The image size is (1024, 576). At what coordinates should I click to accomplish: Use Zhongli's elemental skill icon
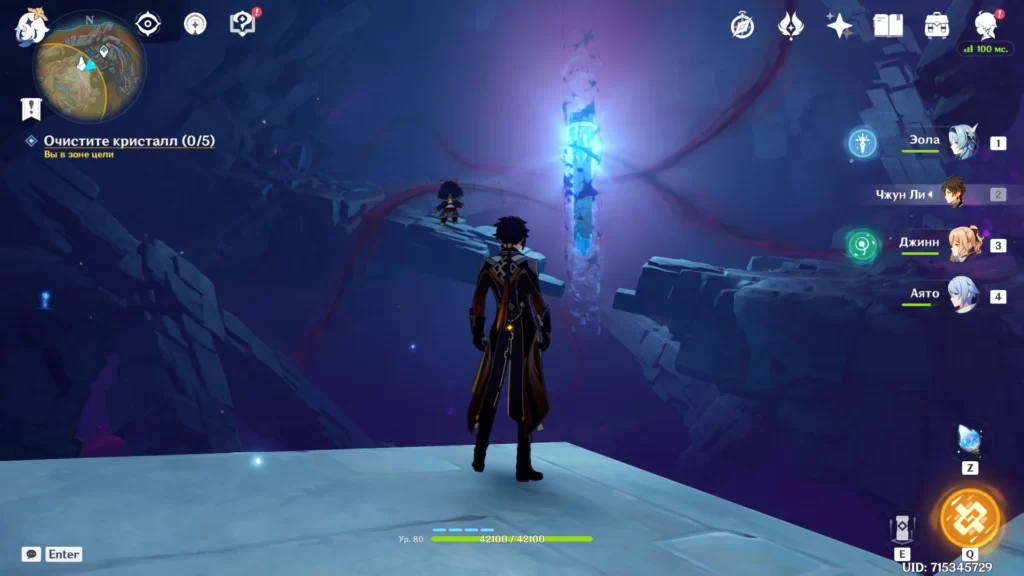(902, 528)
